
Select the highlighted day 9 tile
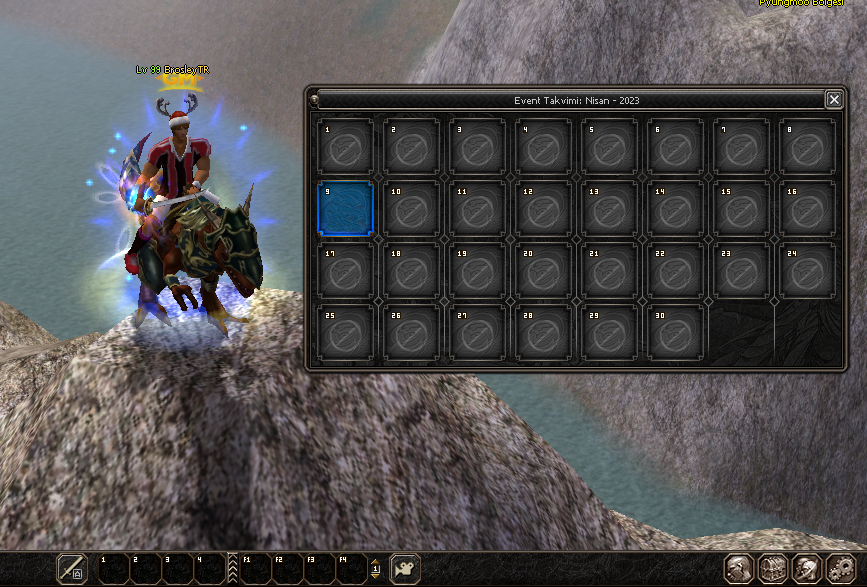pyautogui.click(x=345, y=208)
